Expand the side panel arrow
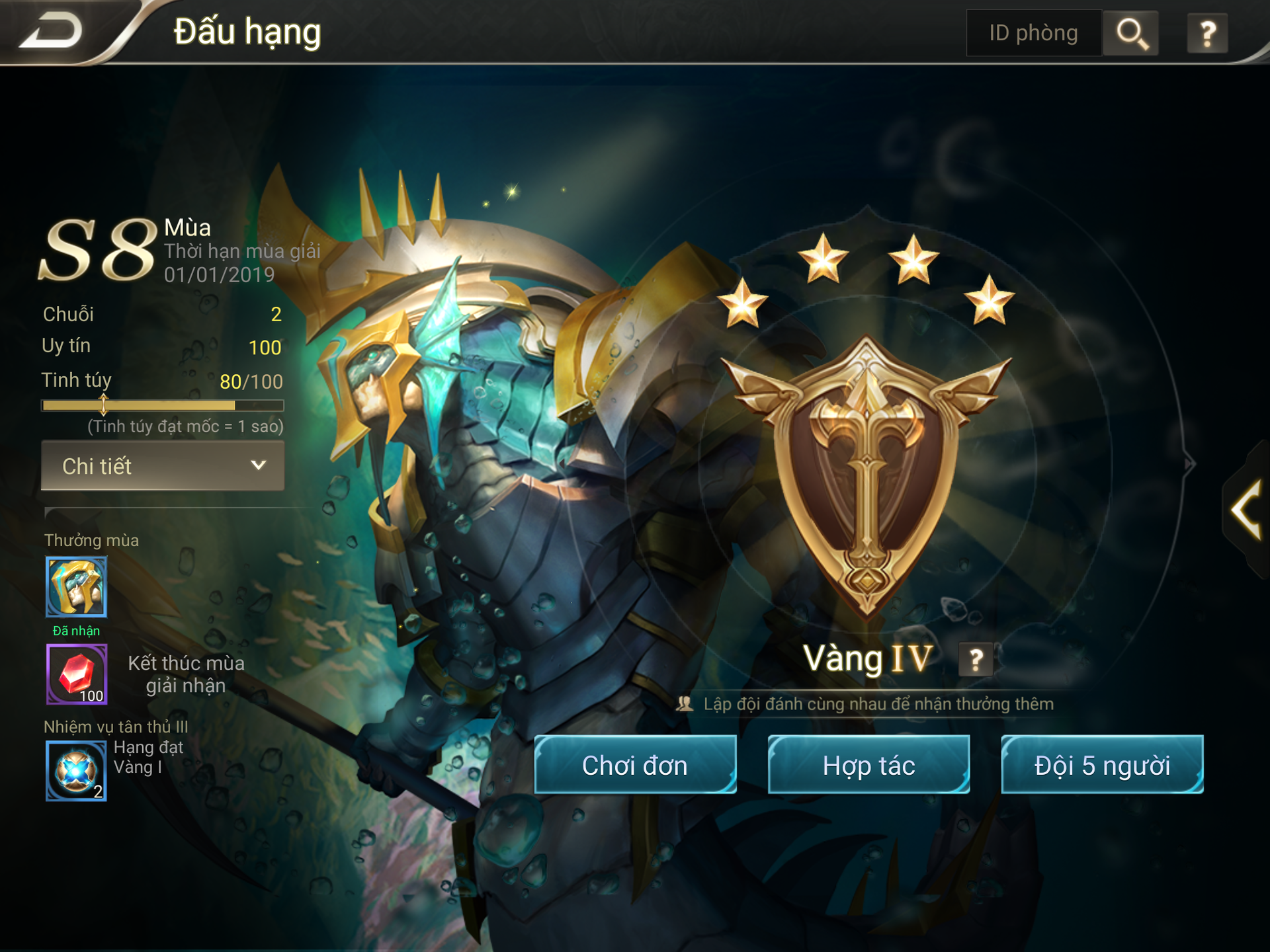 1246,509
